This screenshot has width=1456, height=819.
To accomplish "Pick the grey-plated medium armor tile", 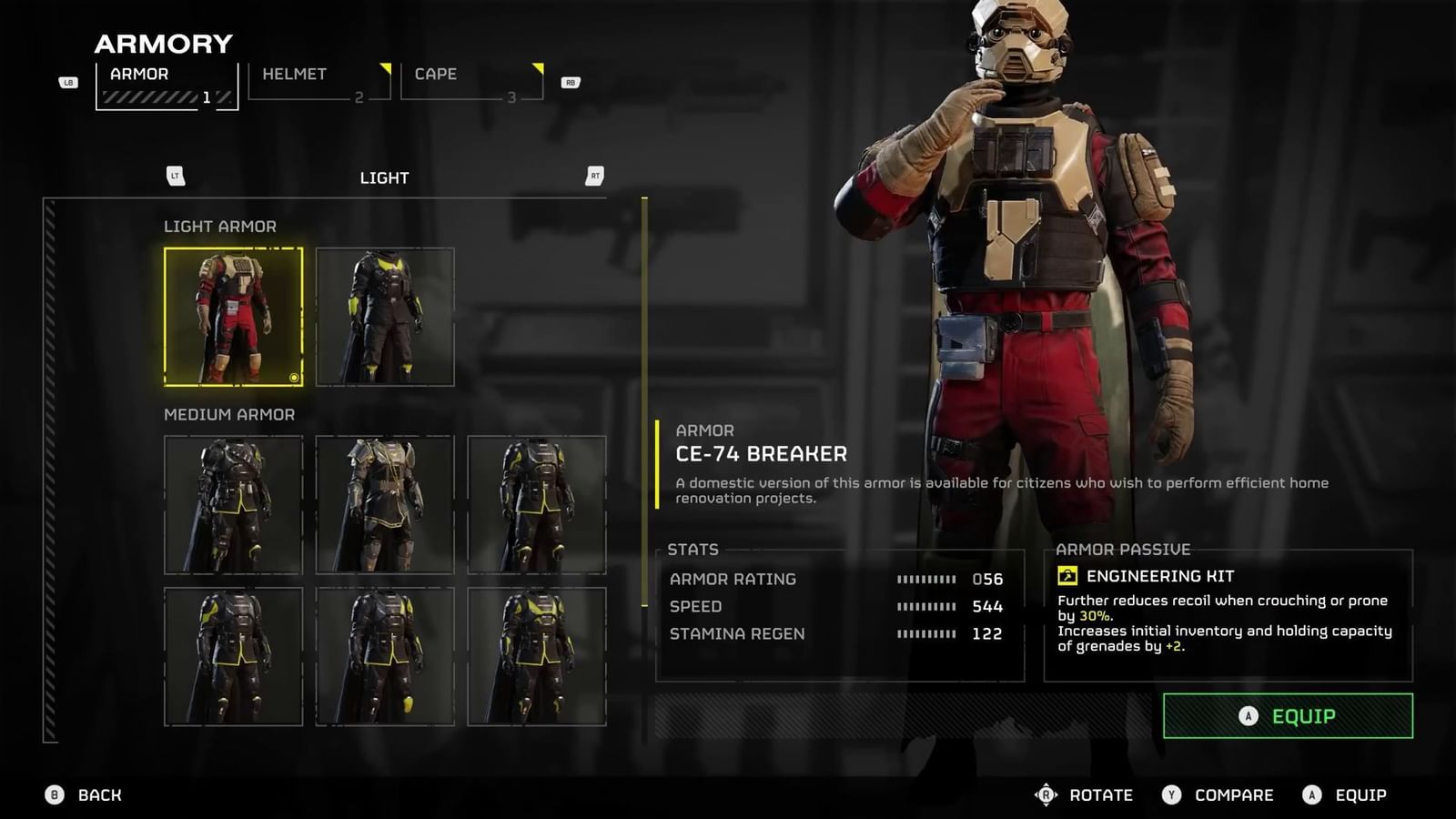I will point(385,505).
